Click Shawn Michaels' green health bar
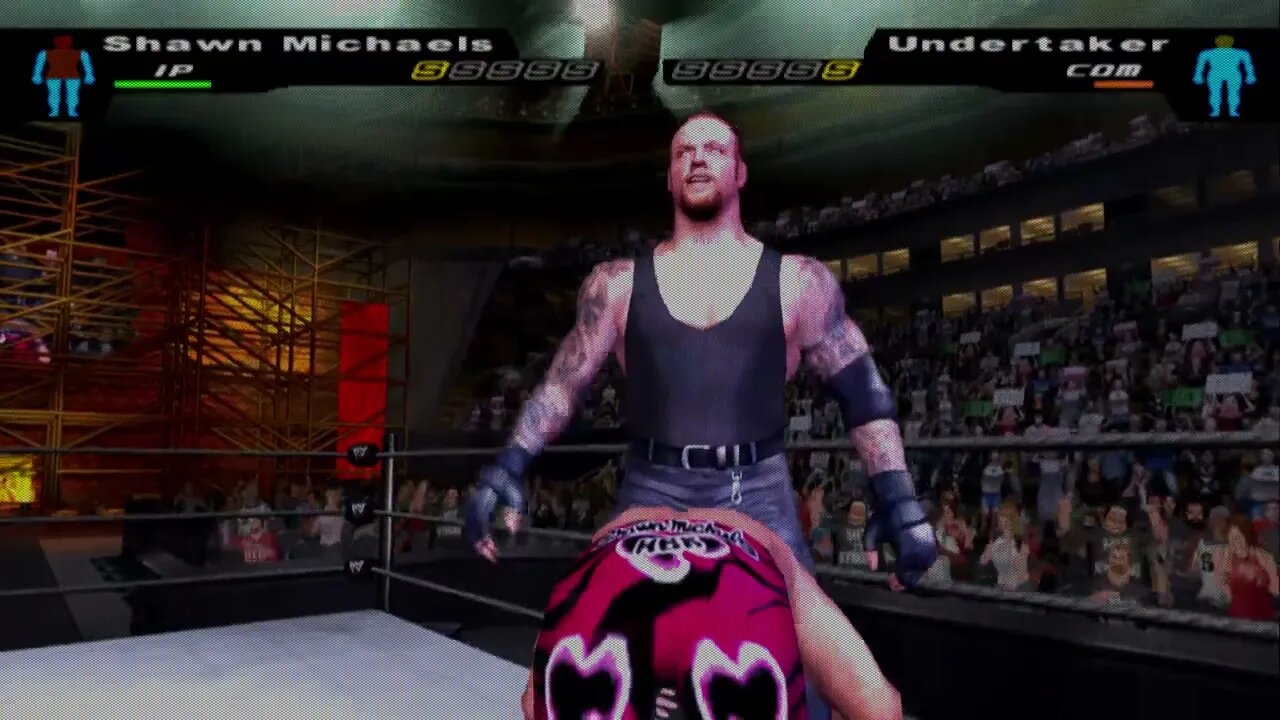 coord(163,84)
